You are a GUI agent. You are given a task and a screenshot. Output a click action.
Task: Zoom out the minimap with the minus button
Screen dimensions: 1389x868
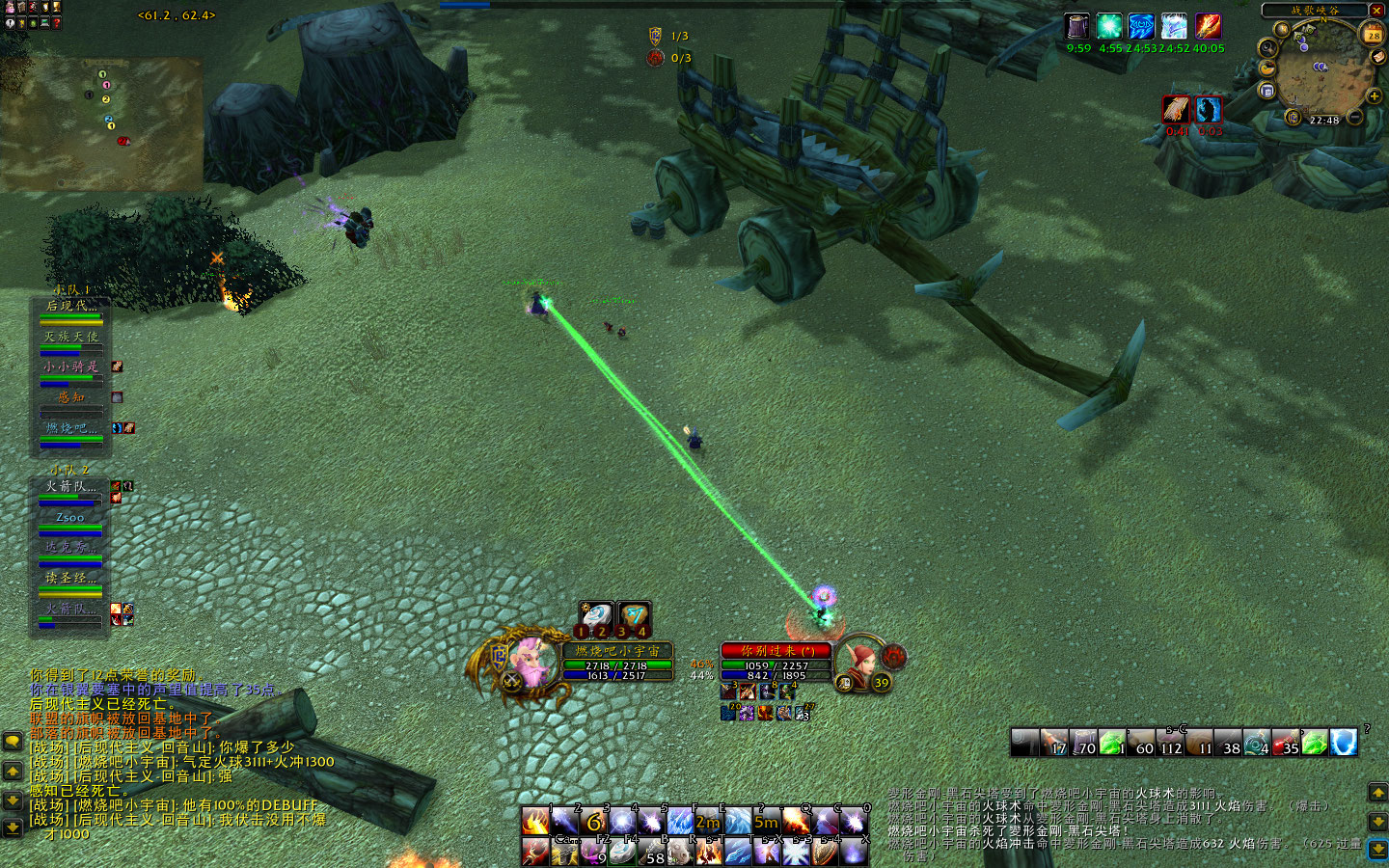[x=1355, y=118]
